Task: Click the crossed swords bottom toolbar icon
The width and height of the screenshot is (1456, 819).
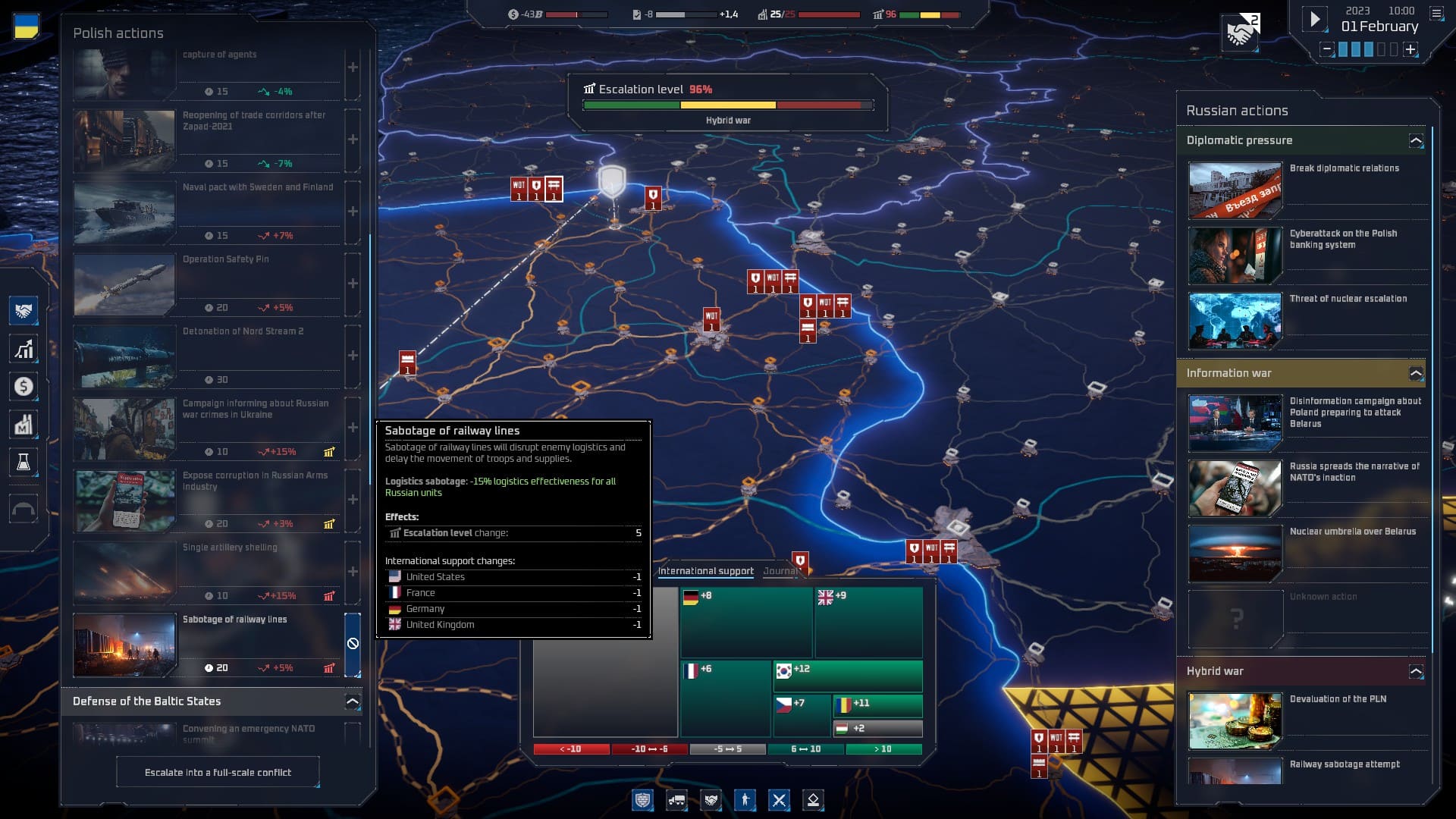Action: click(779, 800)
